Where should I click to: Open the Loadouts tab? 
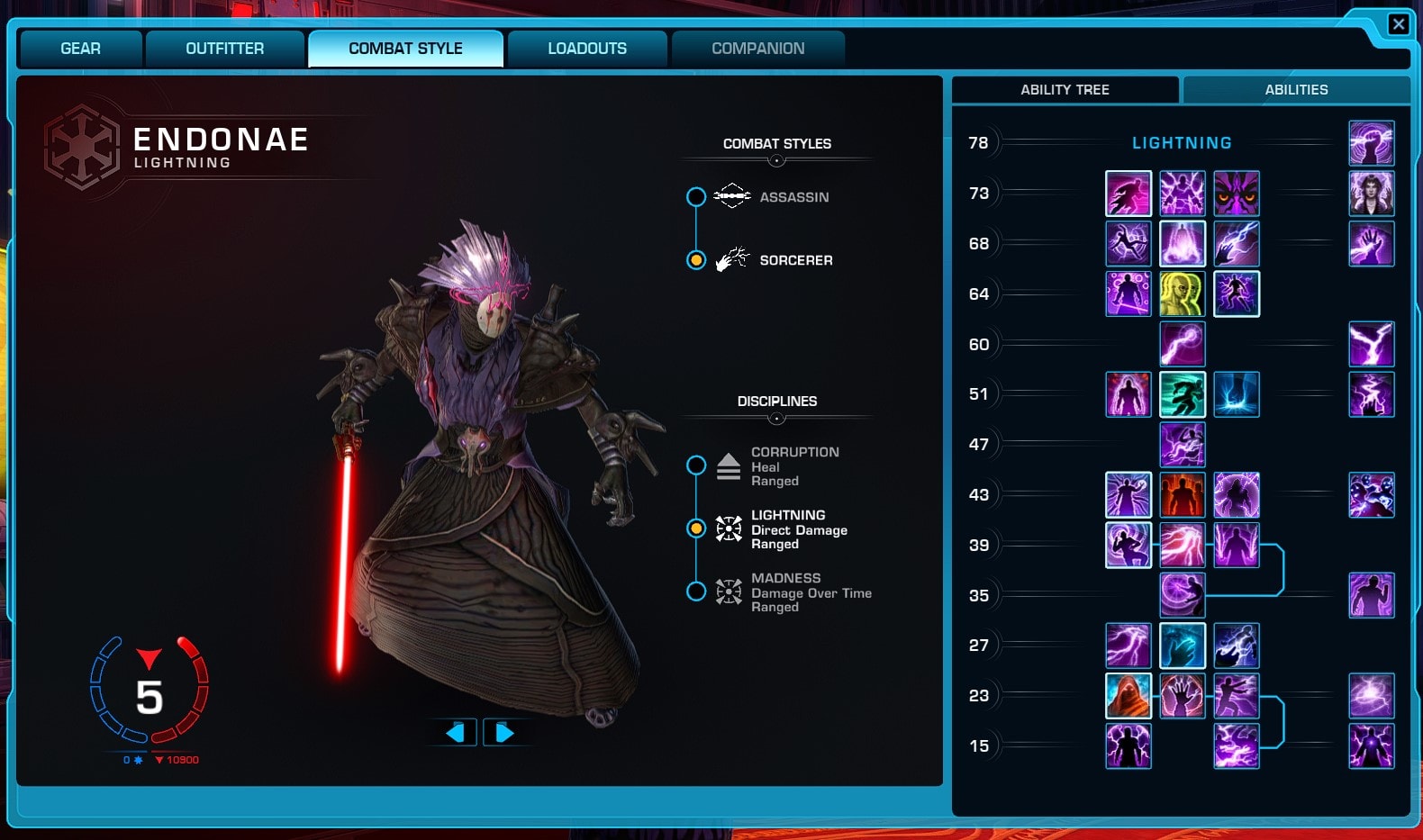coord(587,49)
